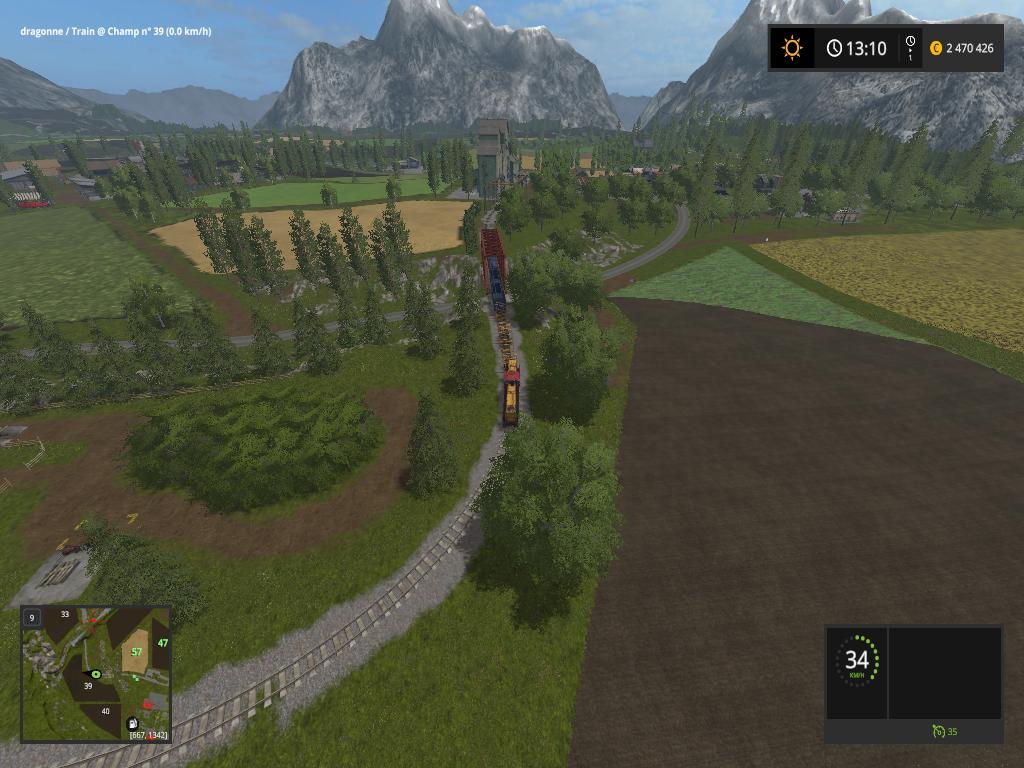Click the sun weather icon
The width and height of the screenshot is (1024, 768).
792,48
